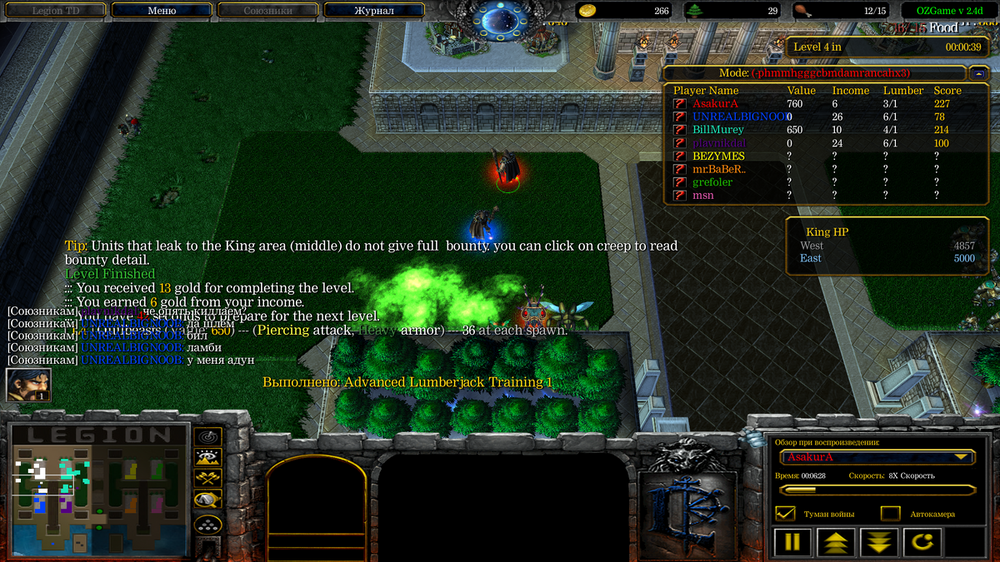Viewport: 1000px width, 562px height.
Task: Toggle the minimap terrain display eye button
Action: click(208, 458)
